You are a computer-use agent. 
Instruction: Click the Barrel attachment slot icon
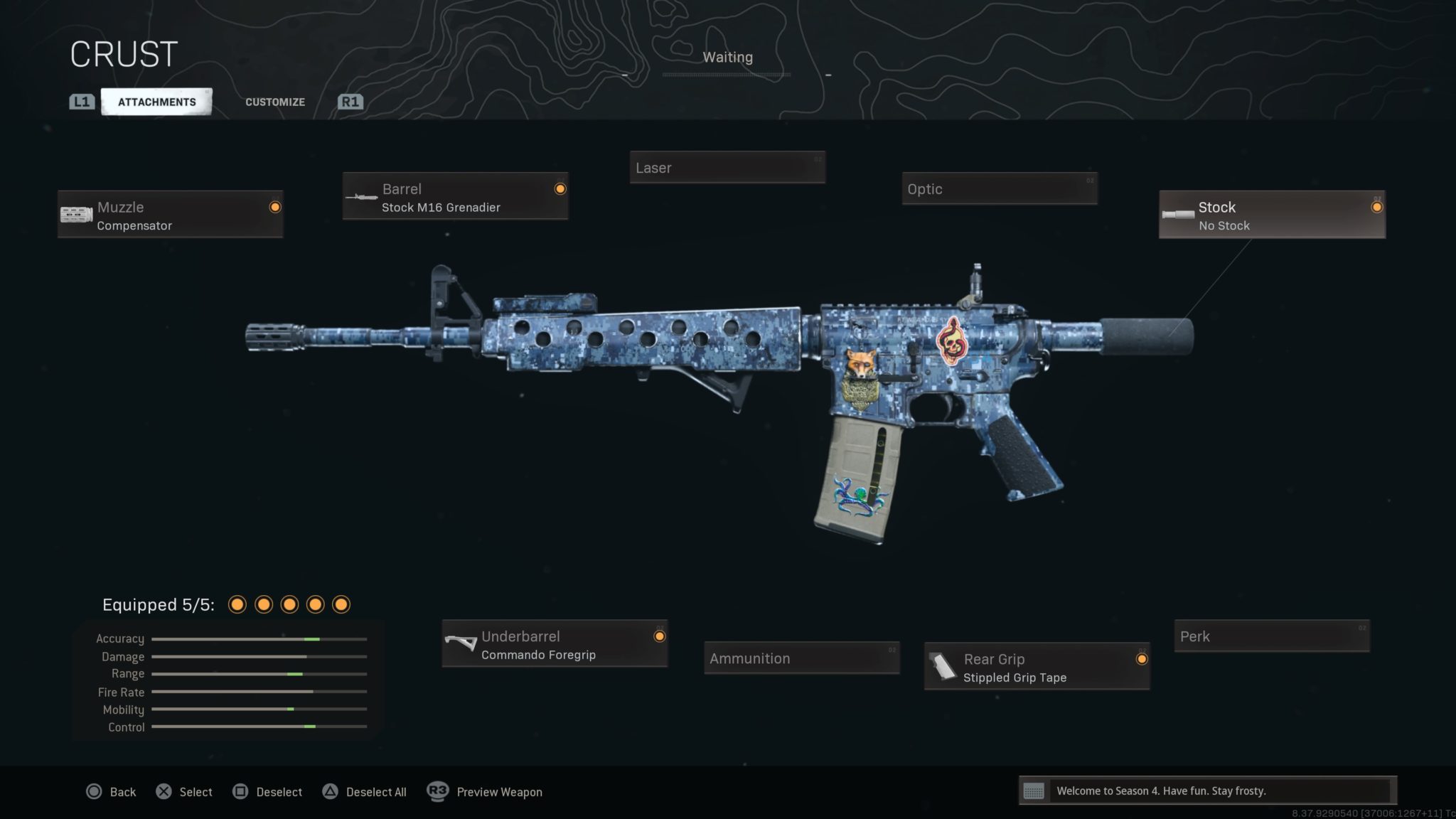(x=362, y=197)
